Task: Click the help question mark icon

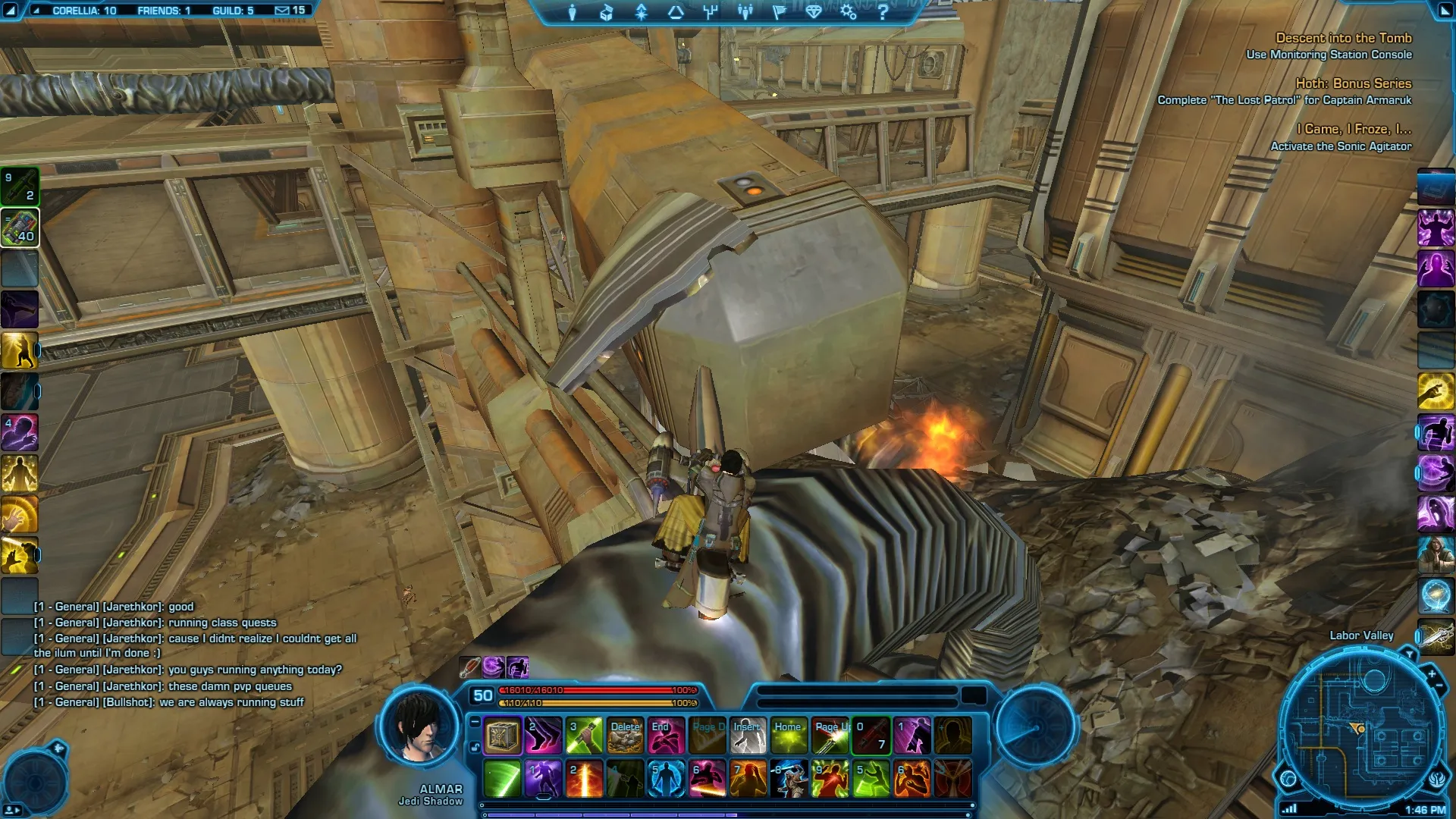Action: [883, 12]
